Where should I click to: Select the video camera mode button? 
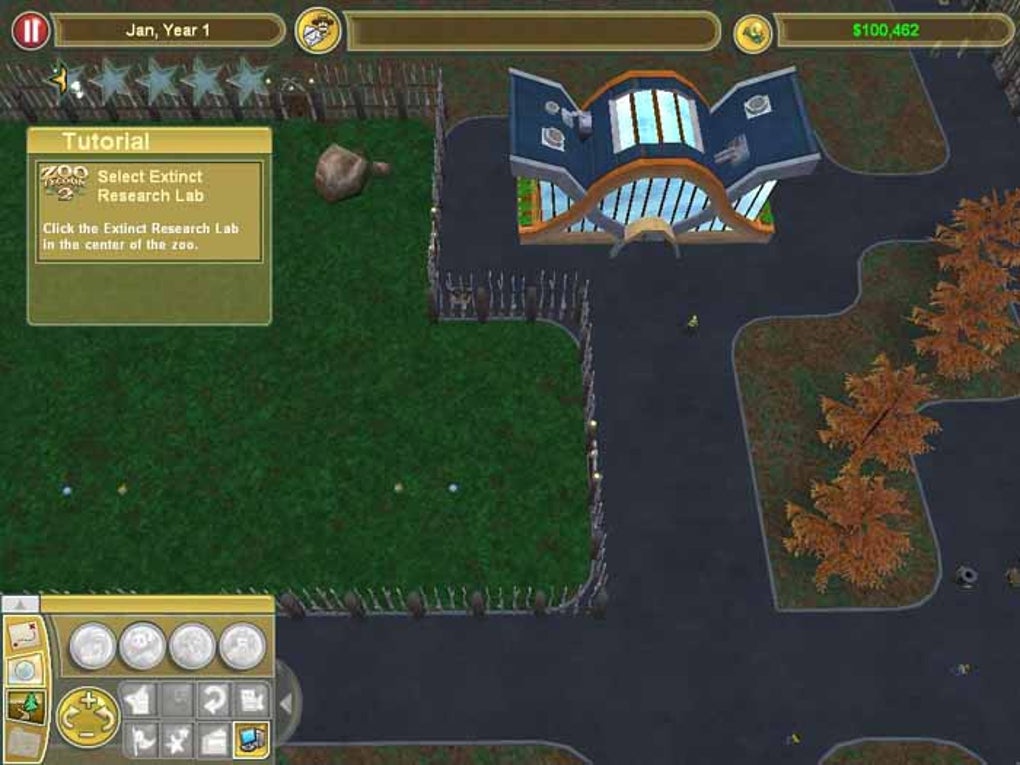pyautogui.click(x=251, y=698)
